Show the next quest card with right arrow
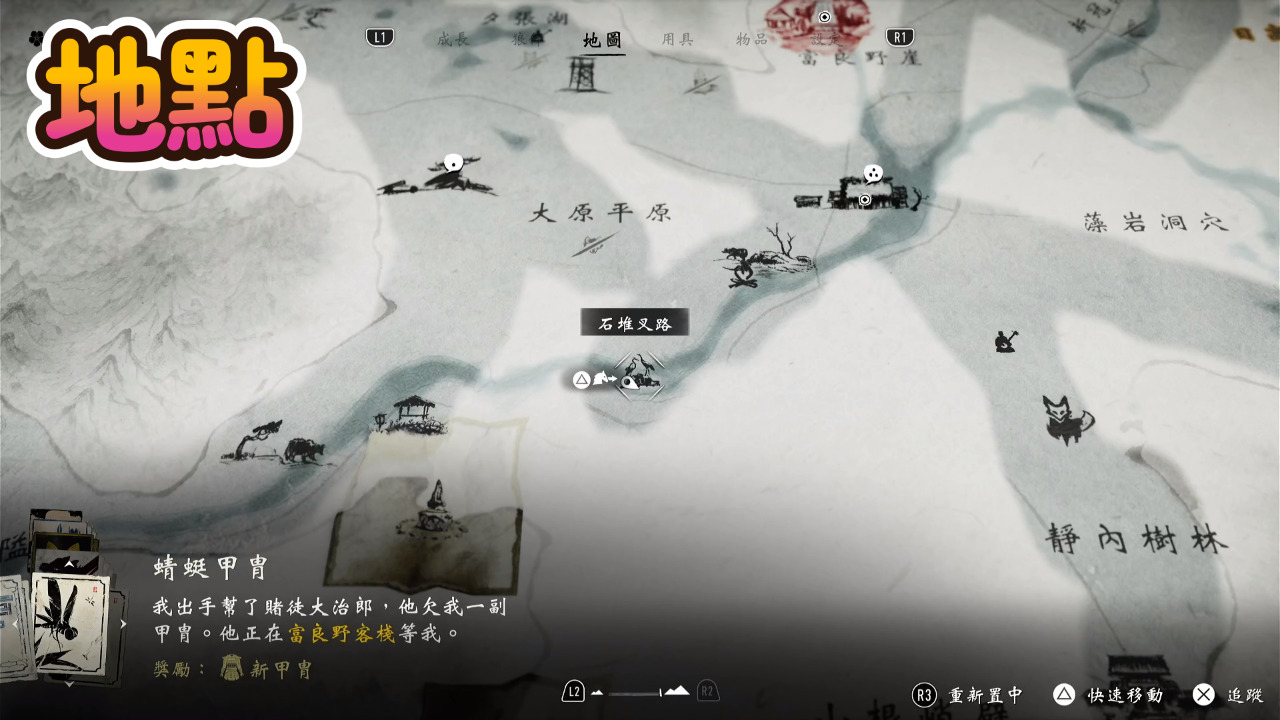 click(x=124, y=624)
